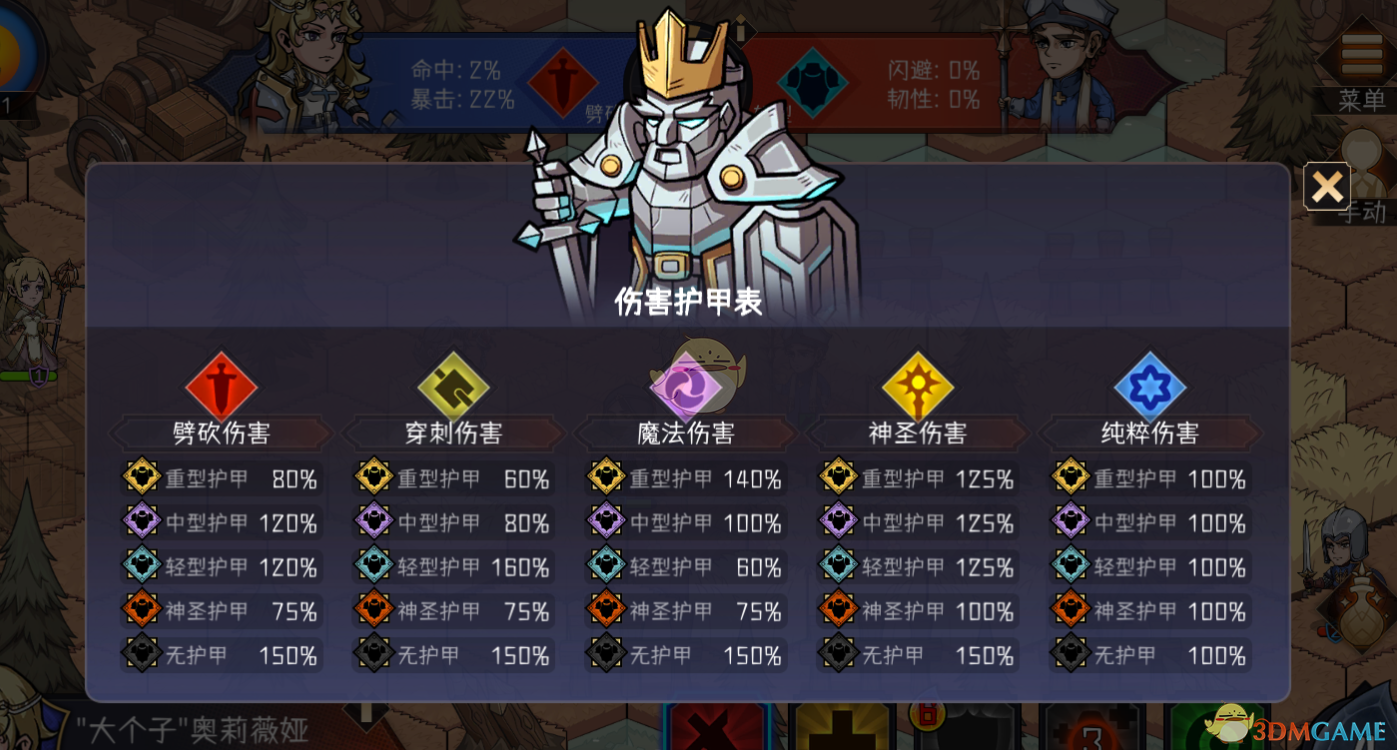Click the orange 神圣护甲 icon in 魔法伤害 column
1397x750 pixels.
click(x=605, y=611)
